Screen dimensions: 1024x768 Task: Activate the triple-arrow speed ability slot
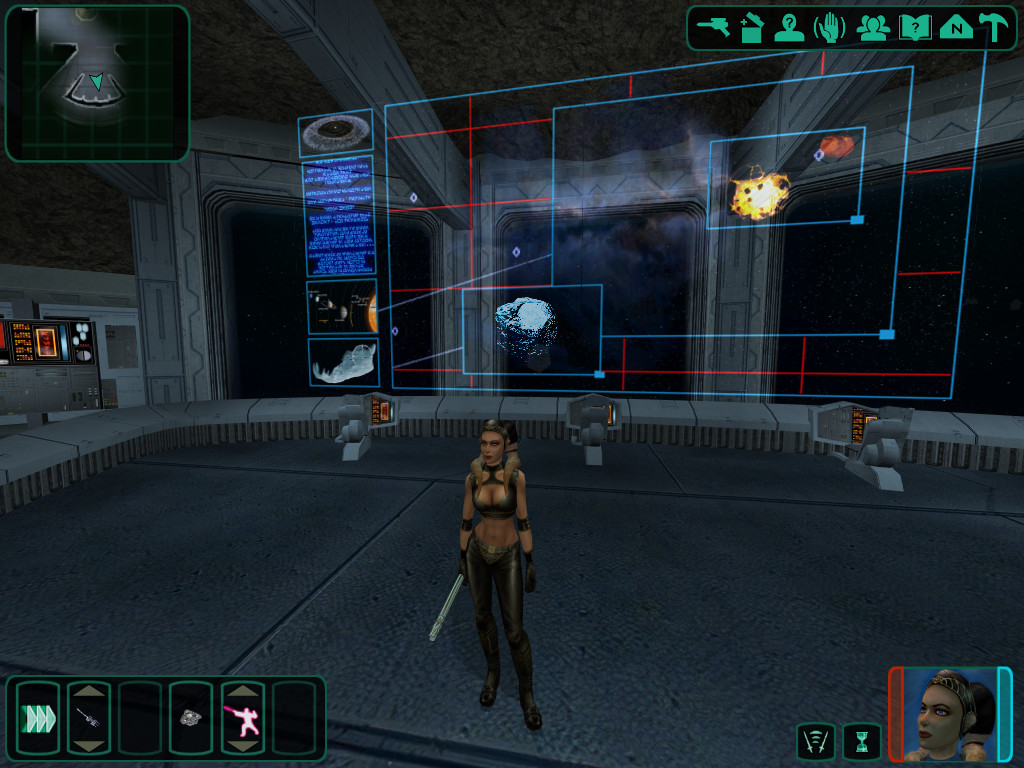click(37, 717)
